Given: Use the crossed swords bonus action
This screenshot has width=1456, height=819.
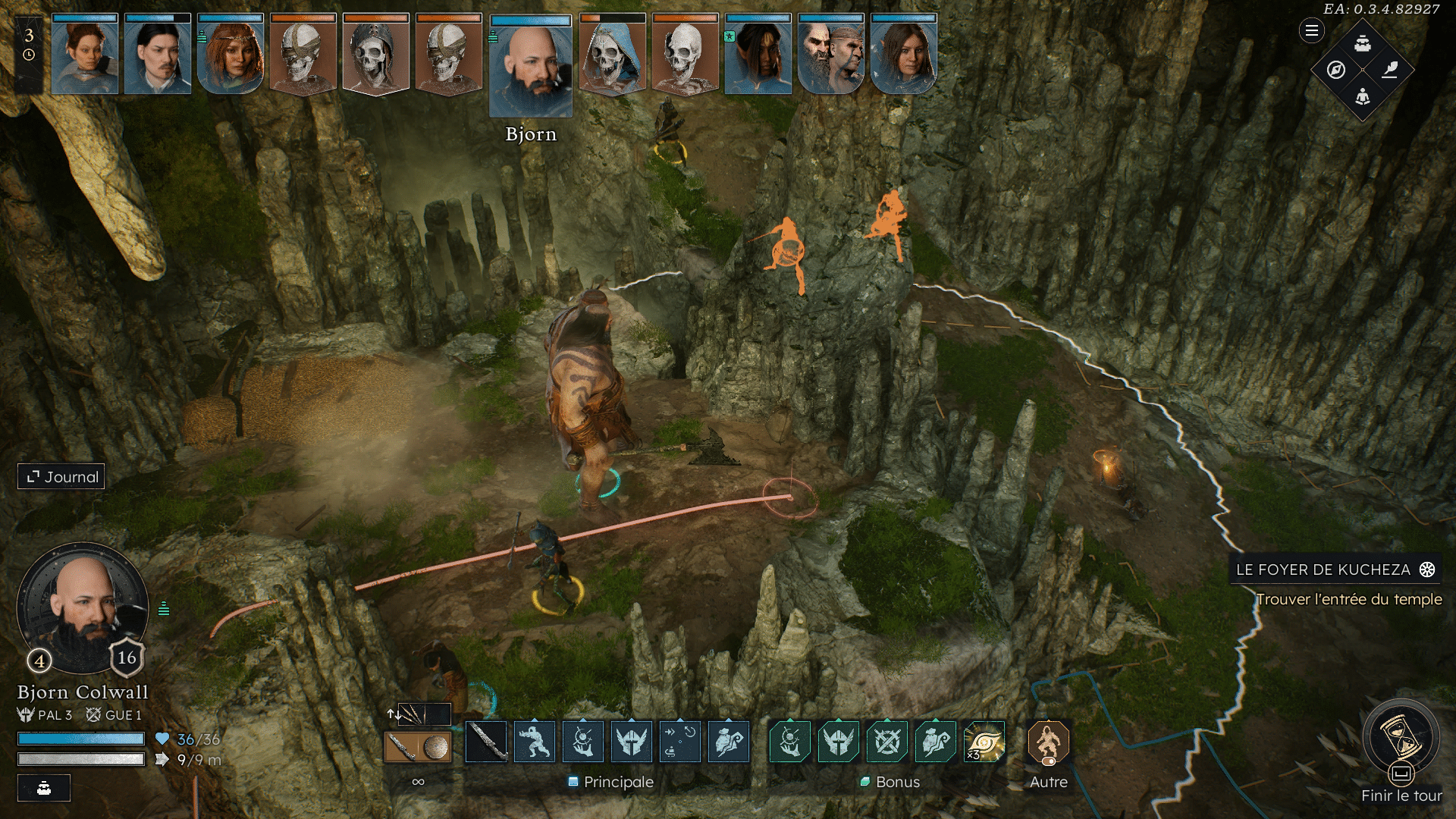Looking at the screenshot, I should point(886,742).
